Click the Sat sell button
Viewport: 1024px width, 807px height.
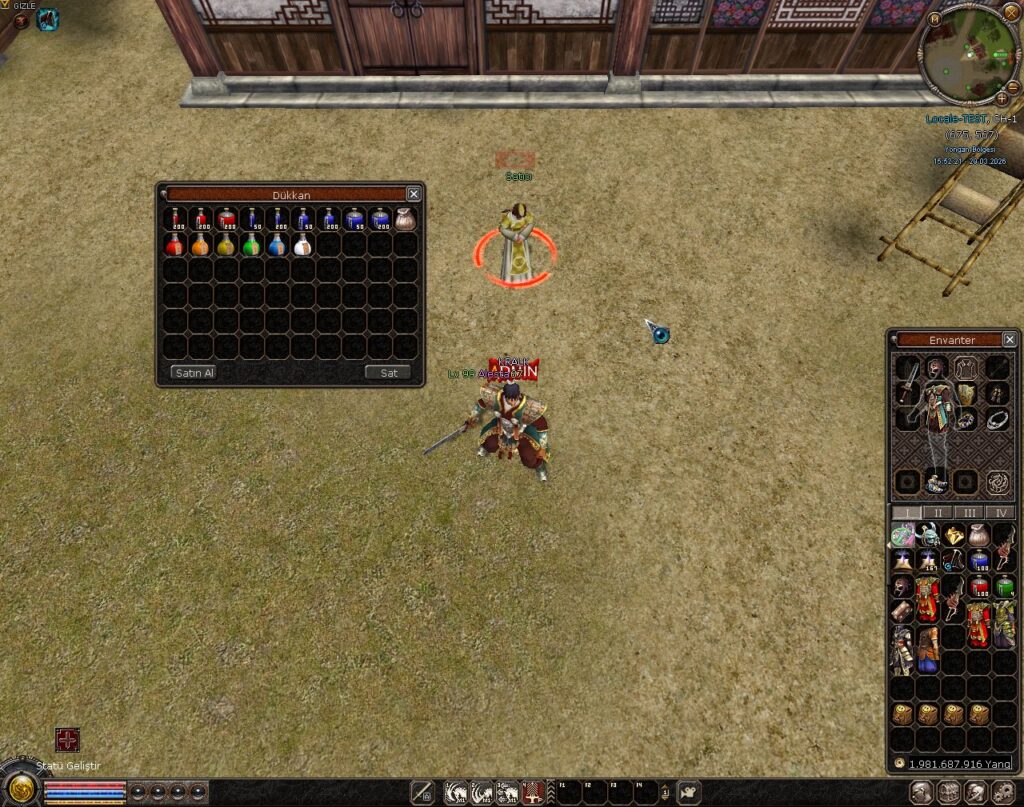(x=388, y=373)
